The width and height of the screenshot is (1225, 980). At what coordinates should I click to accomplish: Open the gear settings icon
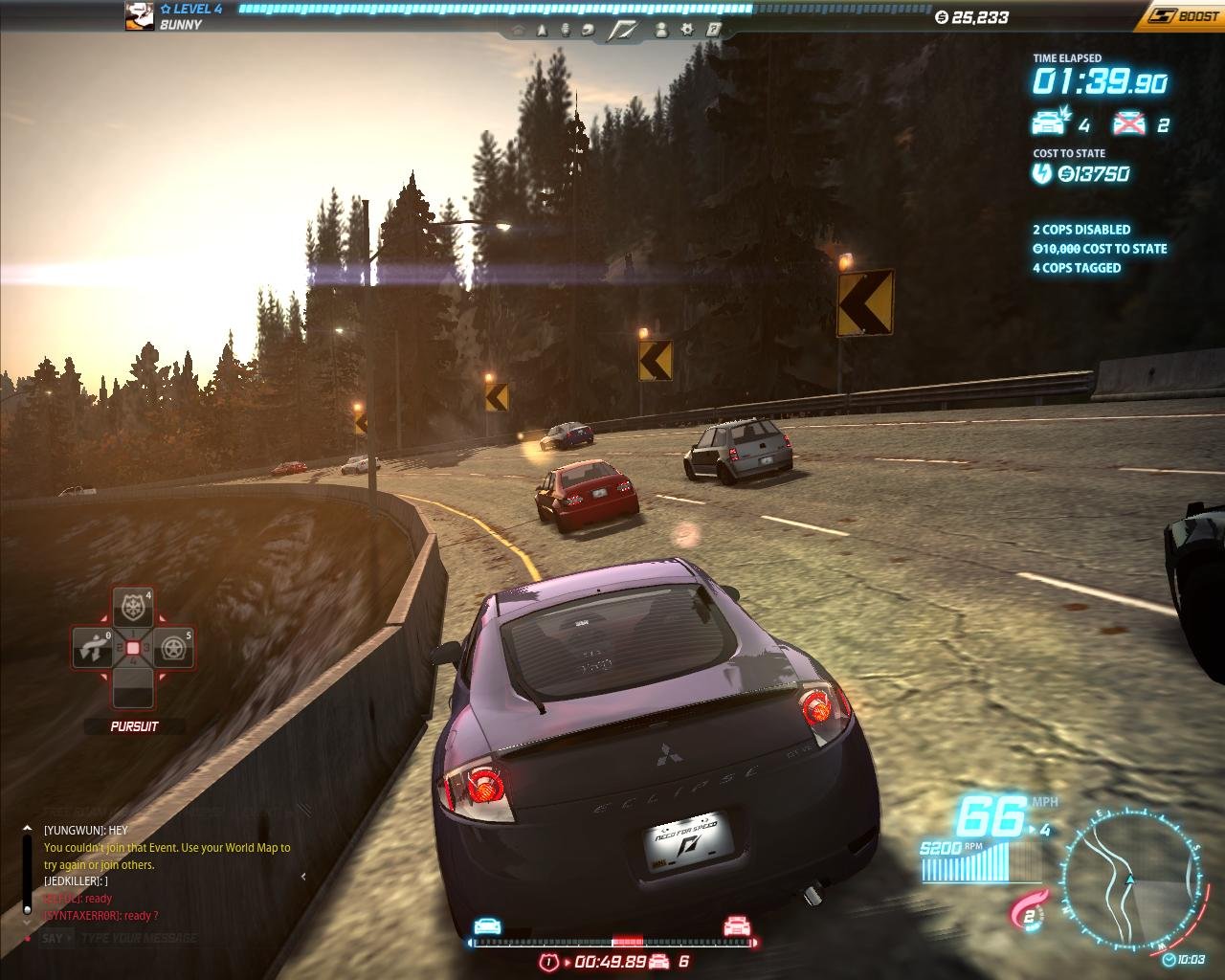coord(686,31)
